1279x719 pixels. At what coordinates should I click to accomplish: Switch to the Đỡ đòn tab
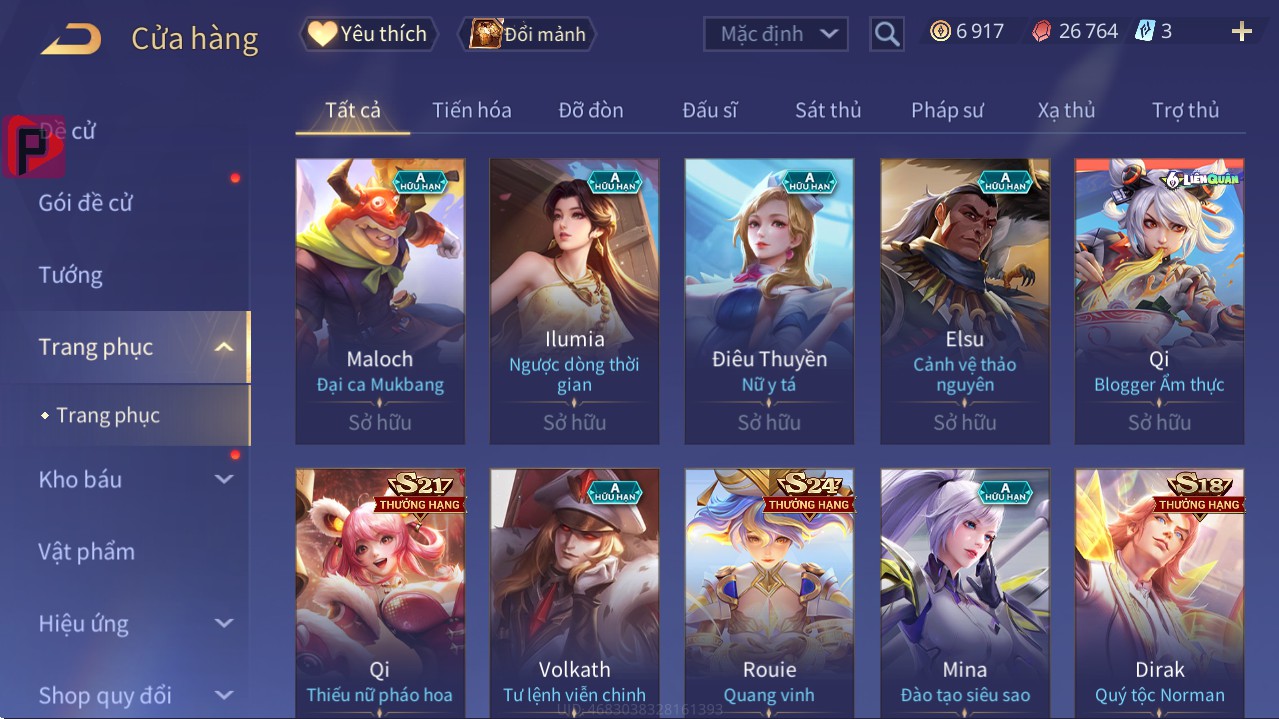590,110
